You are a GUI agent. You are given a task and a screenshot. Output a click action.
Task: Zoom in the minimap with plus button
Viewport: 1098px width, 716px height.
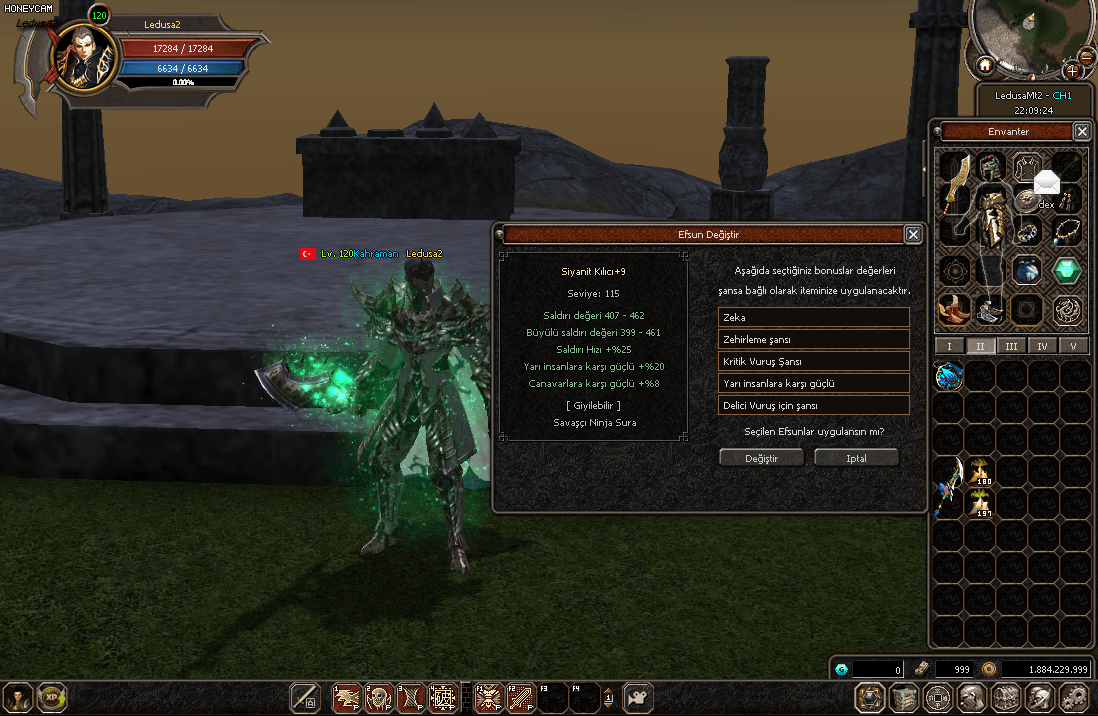(1072, 70)
